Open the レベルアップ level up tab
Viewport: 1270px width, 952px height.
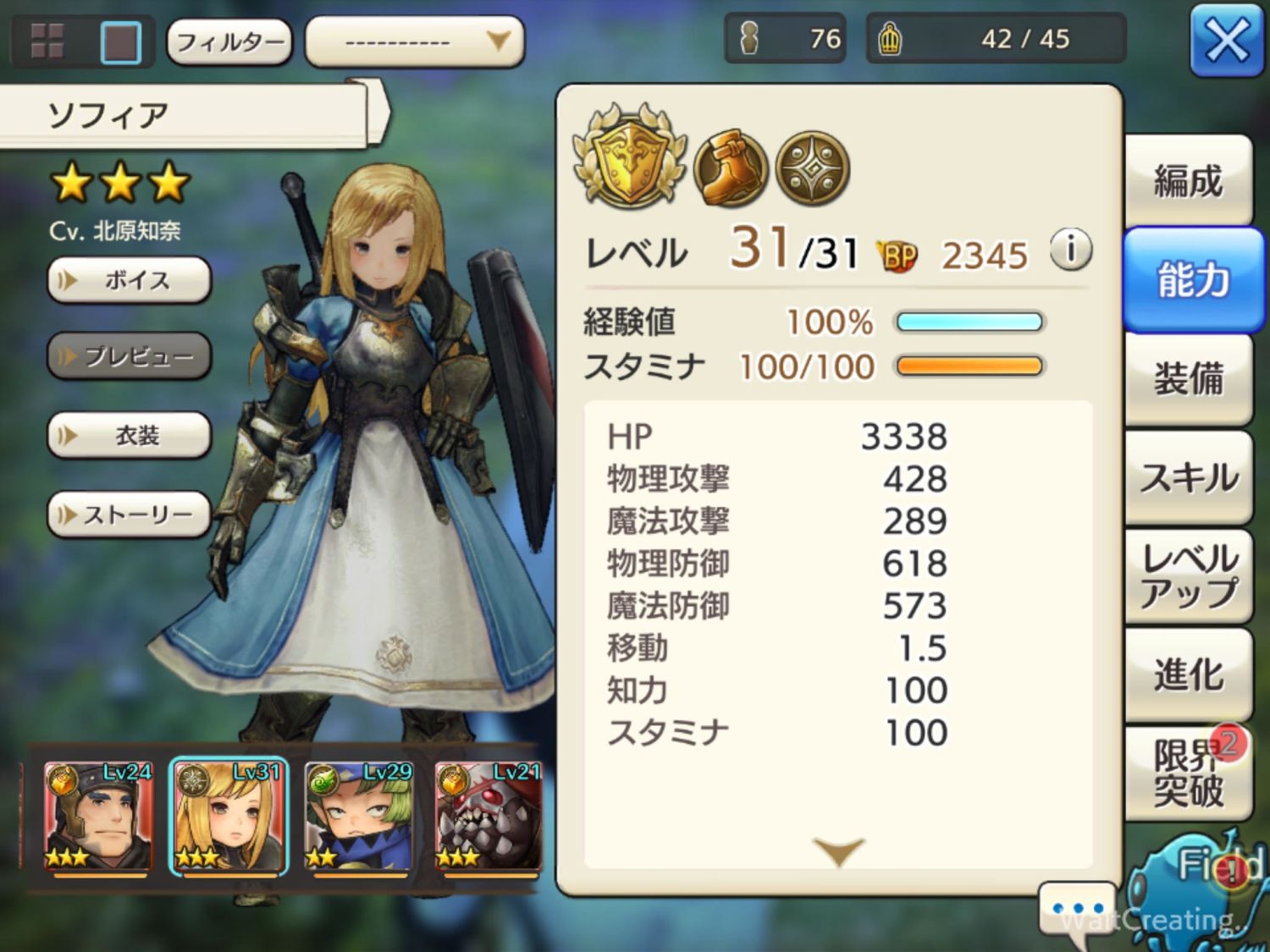1188,576
